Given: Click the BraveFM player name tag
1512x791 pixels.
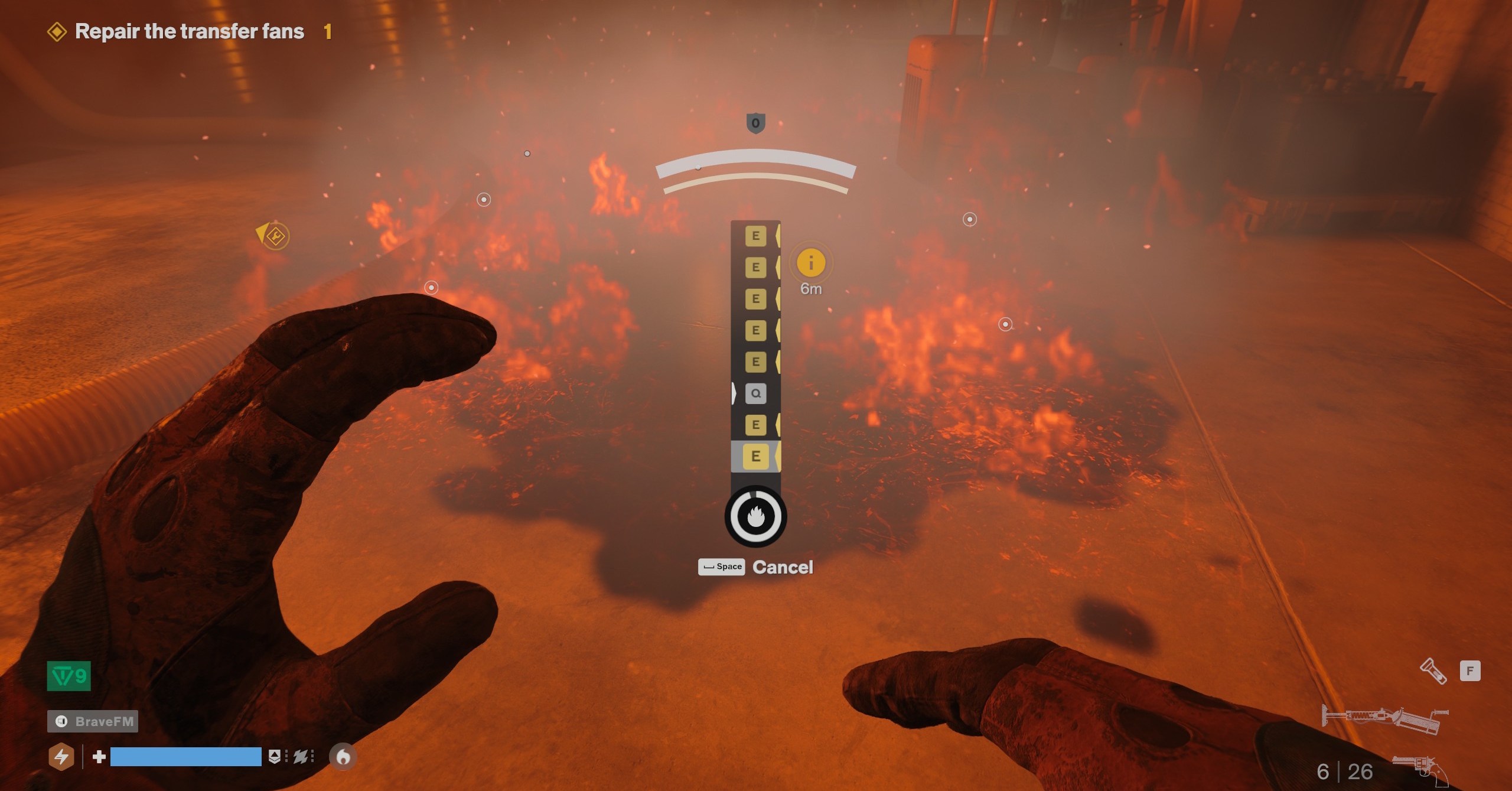Looking at the screenshot, I should pyautogui.click(x=93, y=721).
